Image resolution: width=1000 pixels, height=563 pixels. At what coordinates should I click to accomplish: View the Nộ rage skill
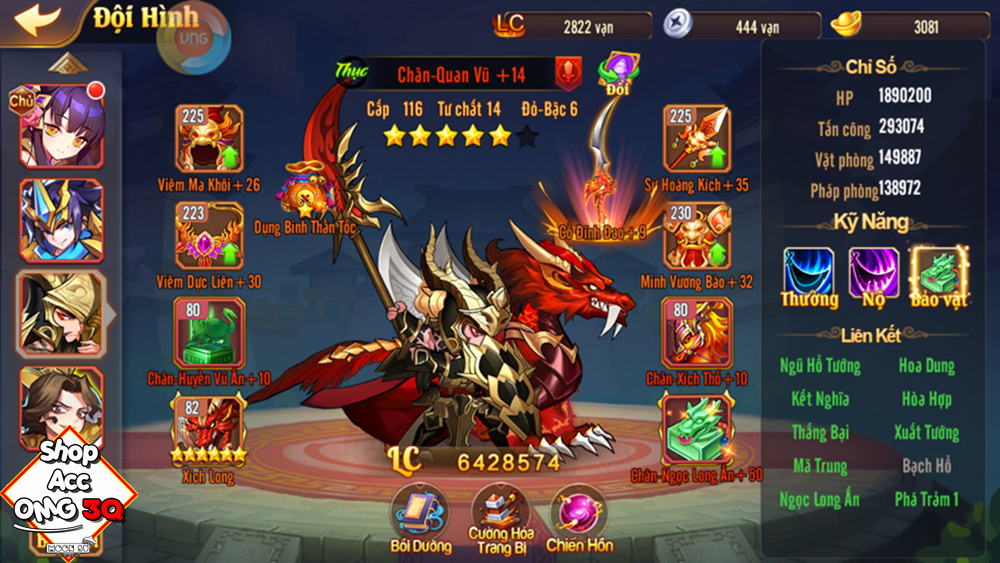pyautogui.click(x=873, y=273)
